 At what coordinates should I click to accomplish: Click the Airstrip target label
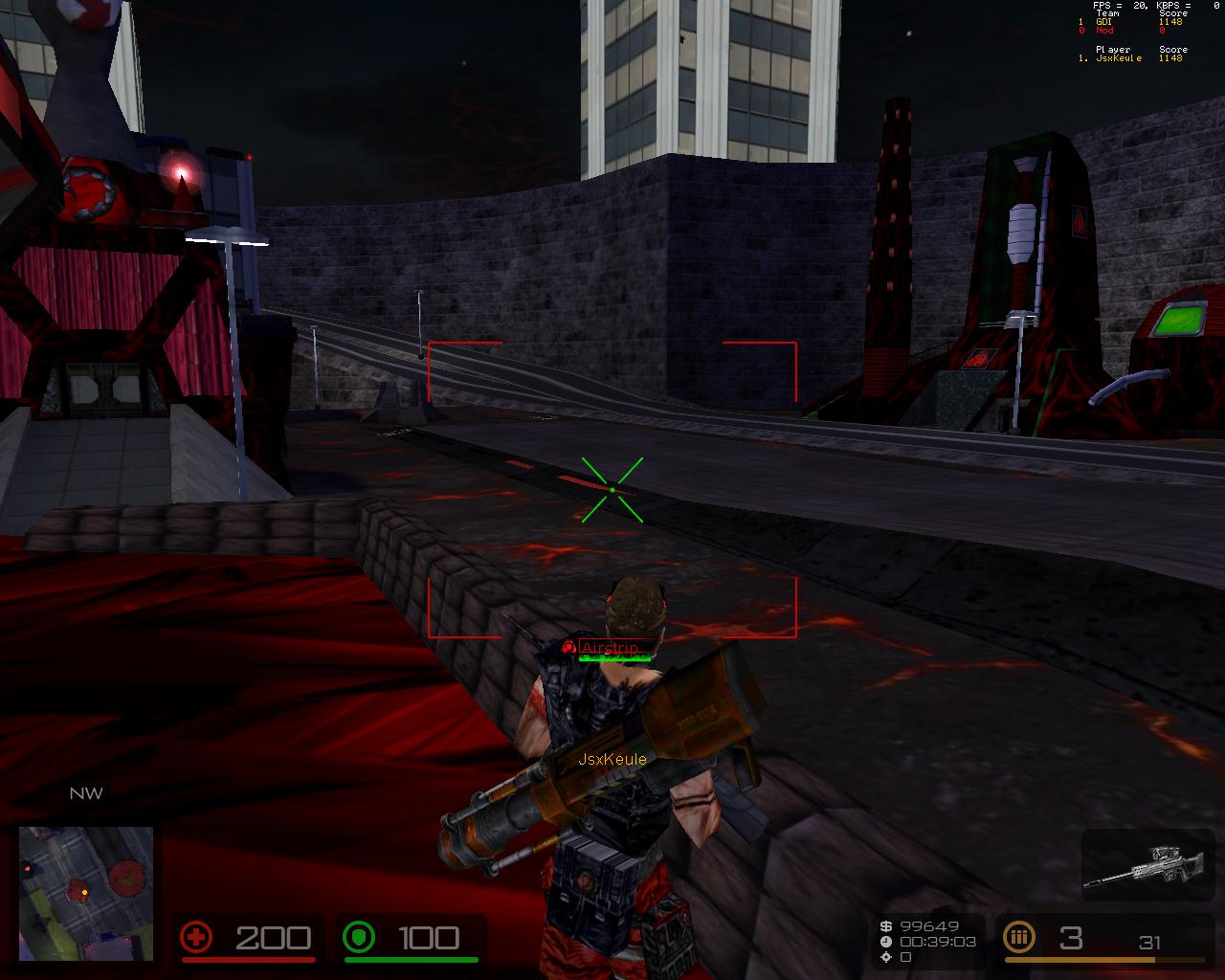pos(610,649)
